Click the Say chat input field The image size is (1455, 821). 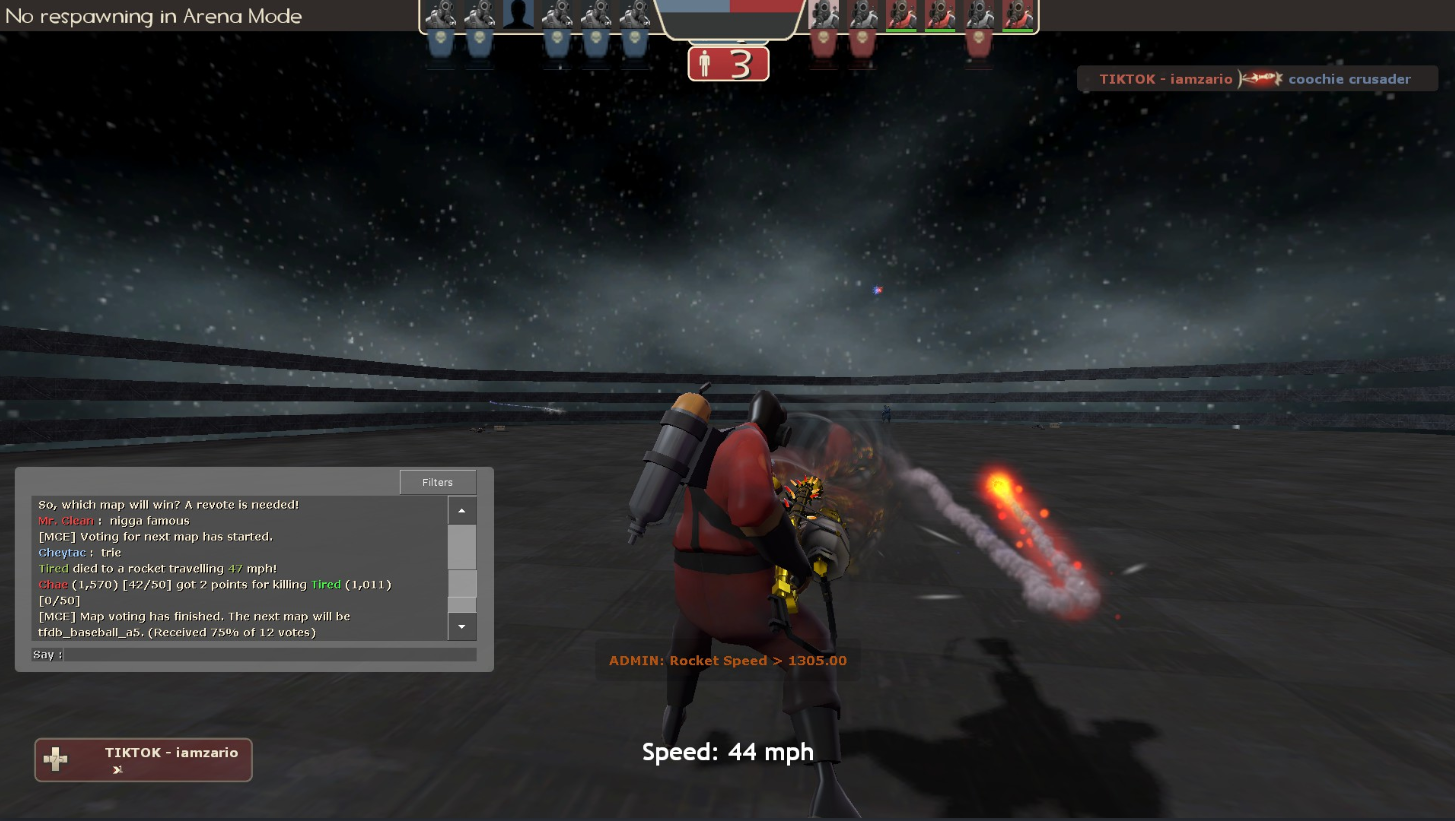coord(270,655)
